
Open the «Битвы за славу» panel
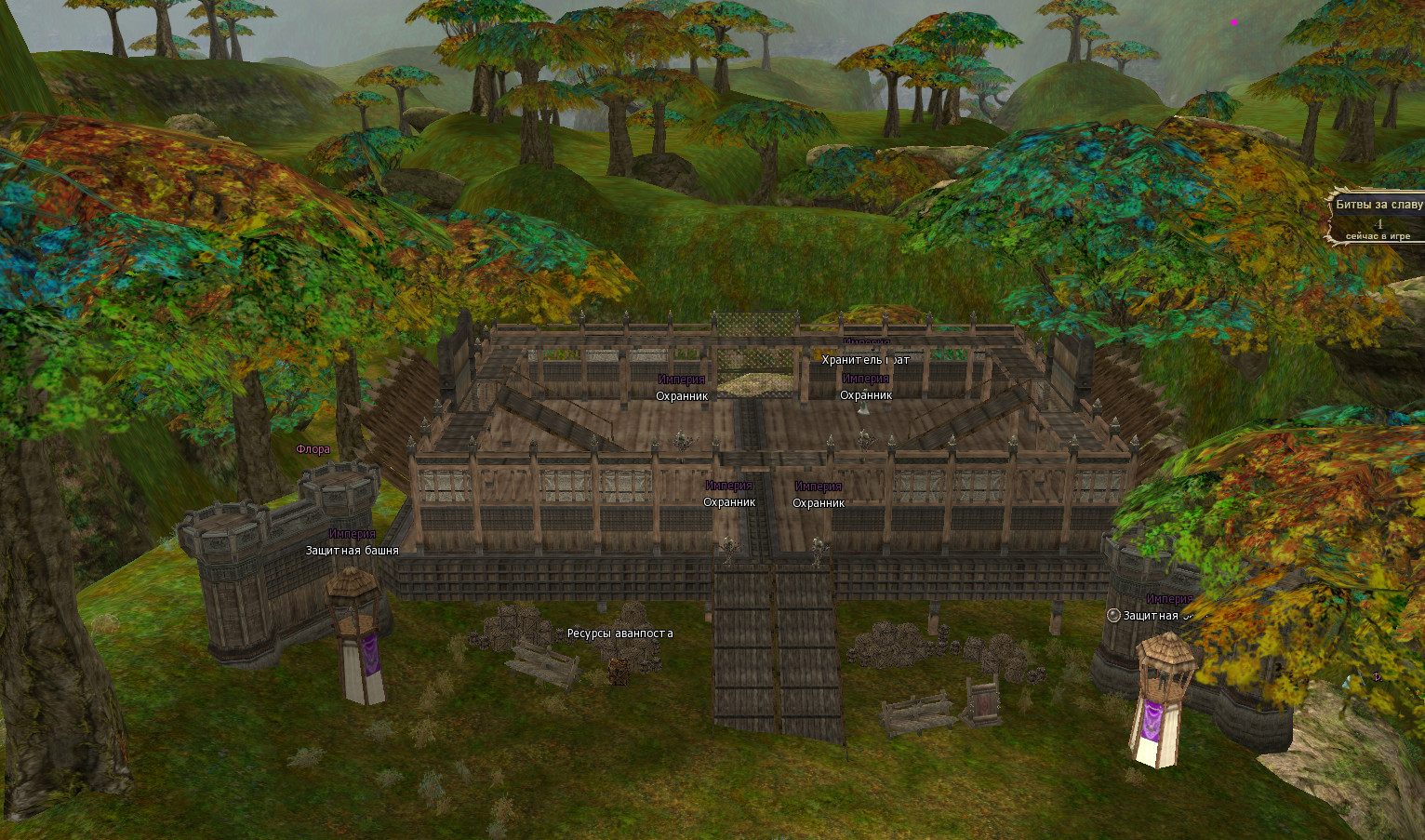tap(1378, 205)
